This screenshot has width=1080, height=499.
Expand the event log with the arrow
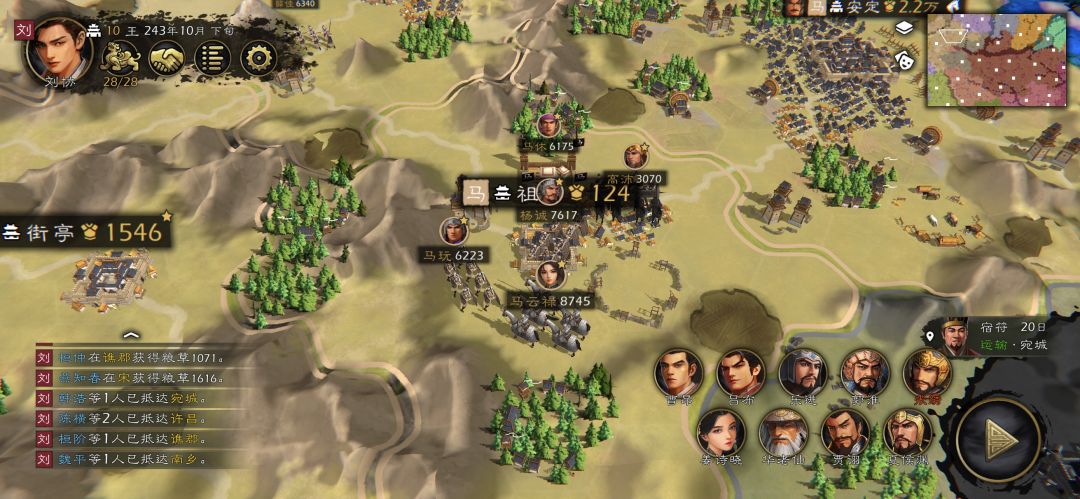click(130, 334)
